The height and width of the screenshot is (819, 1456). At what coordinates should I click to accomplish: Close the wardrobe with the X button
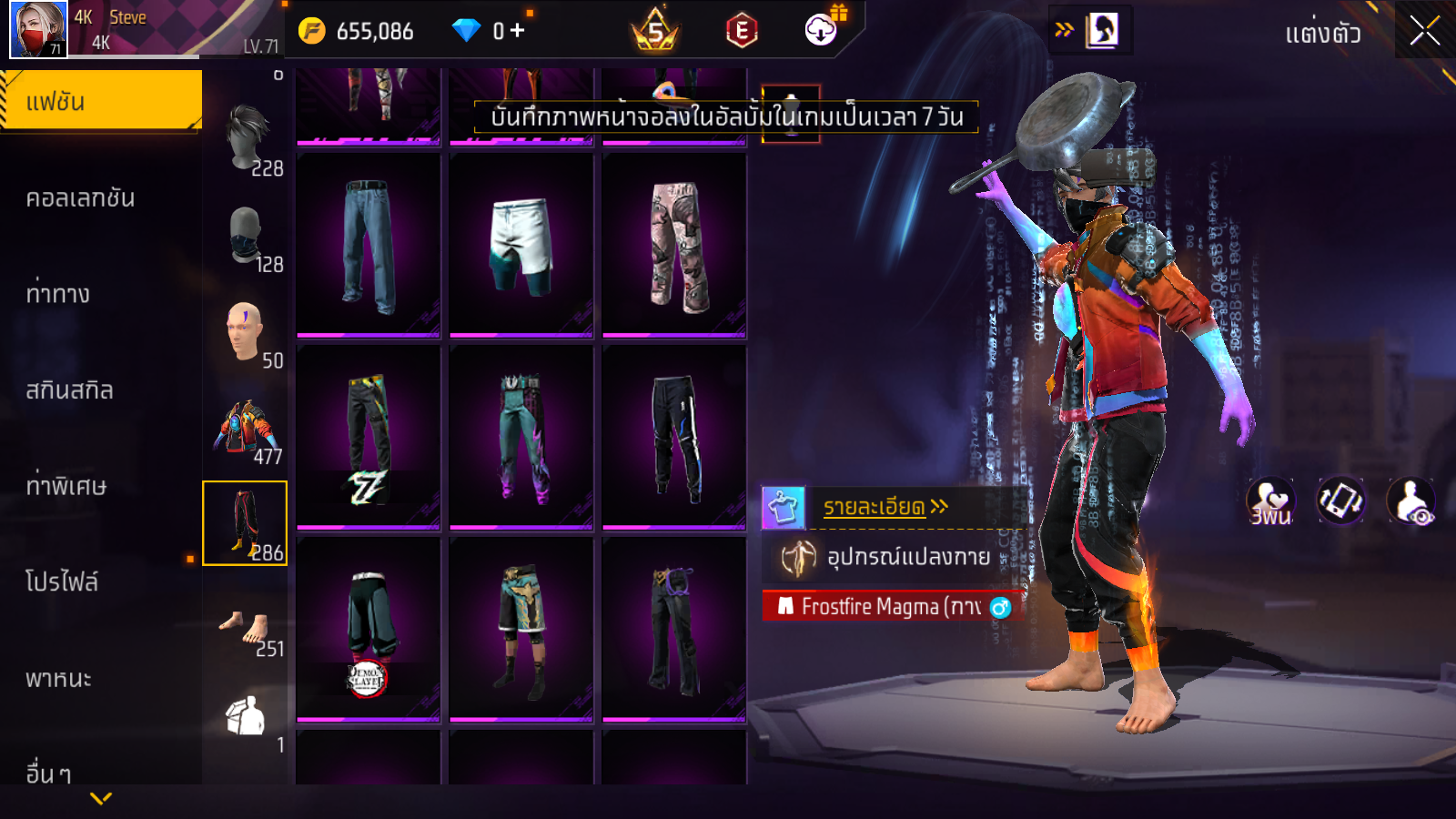point(1424,32)
